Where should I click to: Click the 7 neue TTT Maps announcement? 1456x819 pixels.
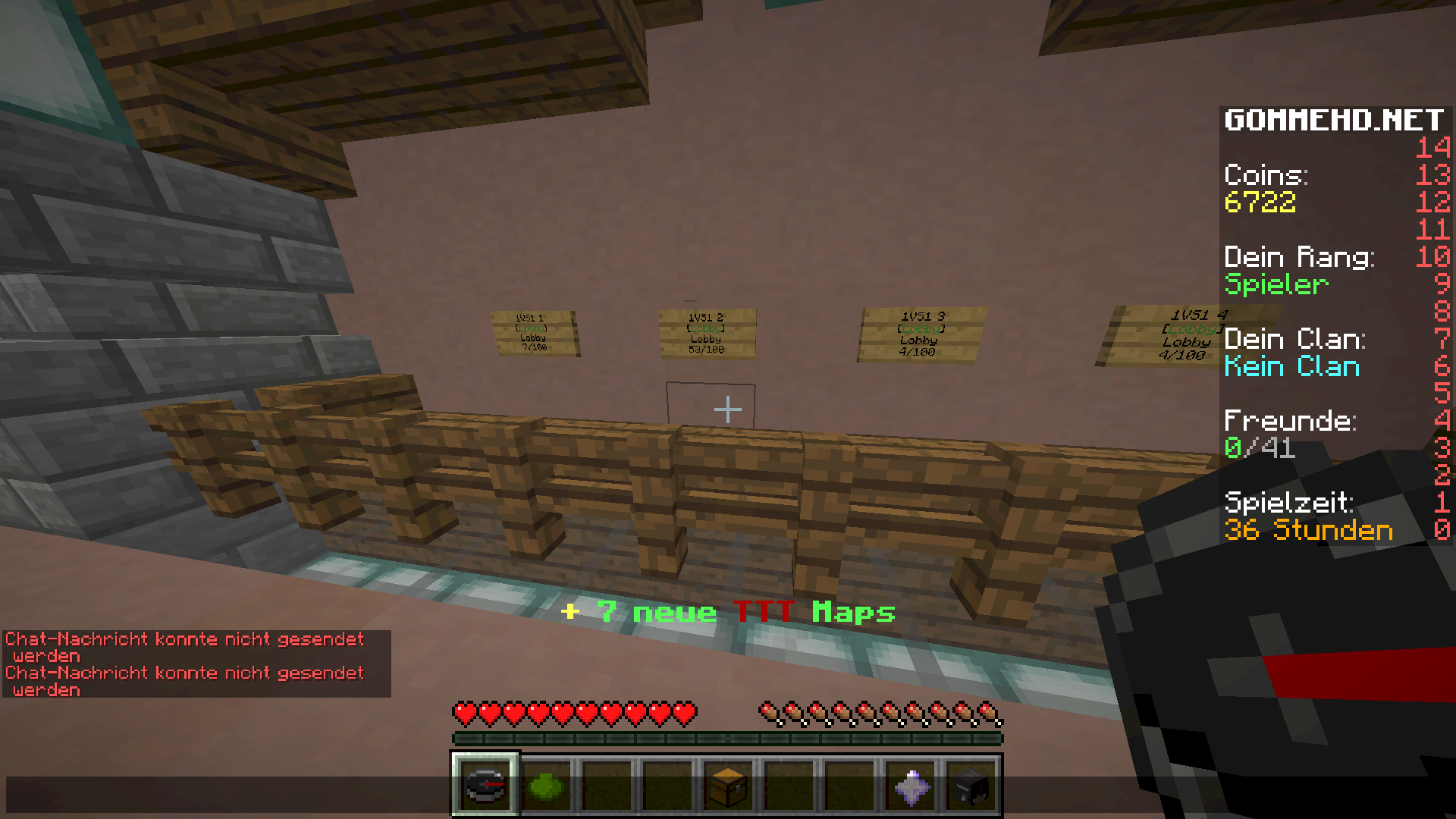click(x=728, y=611)
